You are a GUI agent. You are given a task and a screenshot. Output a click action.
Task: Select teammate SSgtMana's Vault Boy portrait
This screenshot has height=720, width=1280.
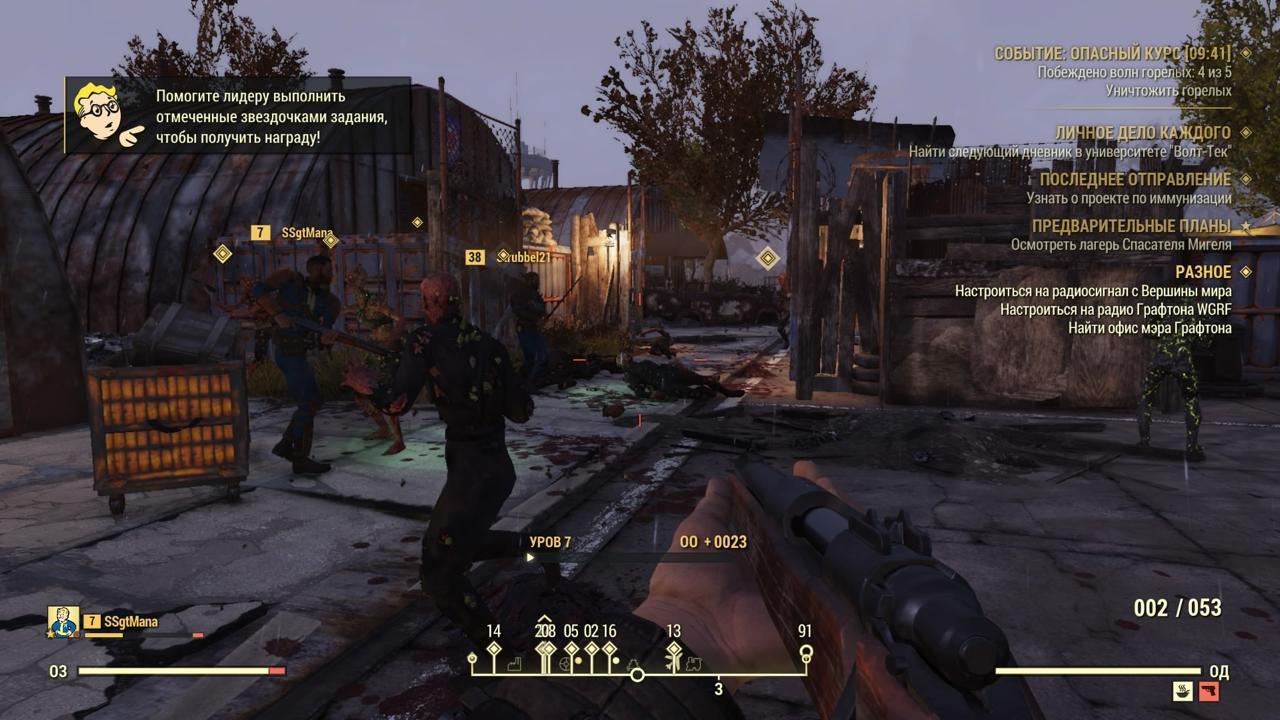pyautogui.click(x=63, y=622)
